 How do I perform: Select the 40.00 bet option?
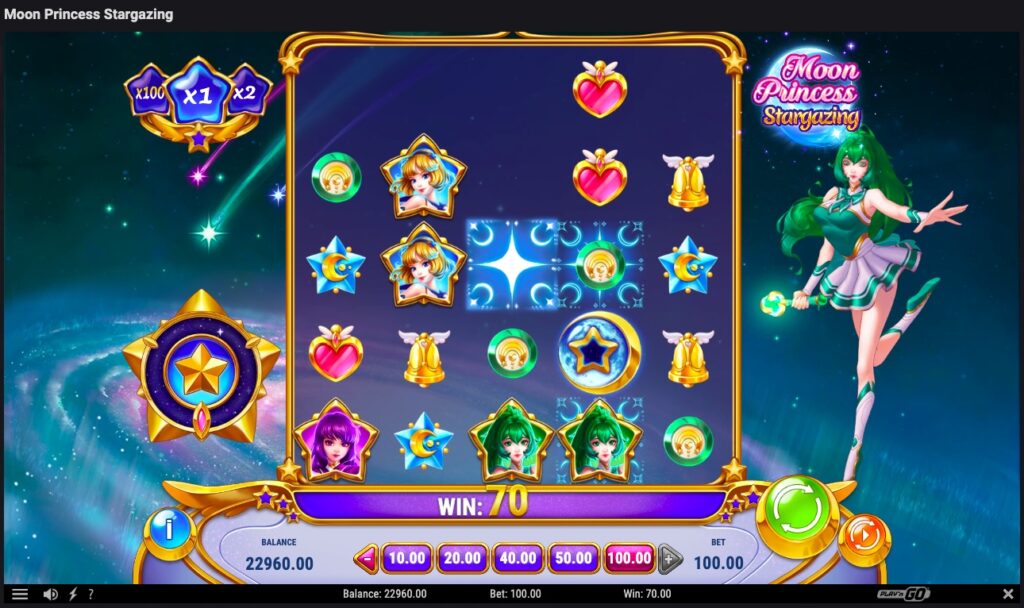(x=518, y=558)
